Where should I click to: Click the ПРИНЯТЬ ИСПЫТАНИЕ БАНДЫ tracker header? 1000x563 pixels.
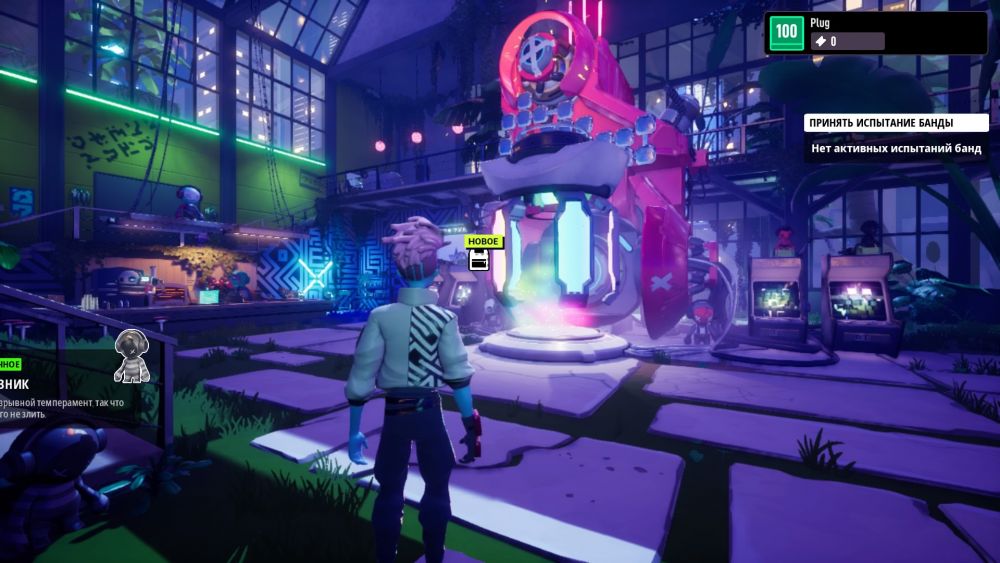click(x=881, y=123)
